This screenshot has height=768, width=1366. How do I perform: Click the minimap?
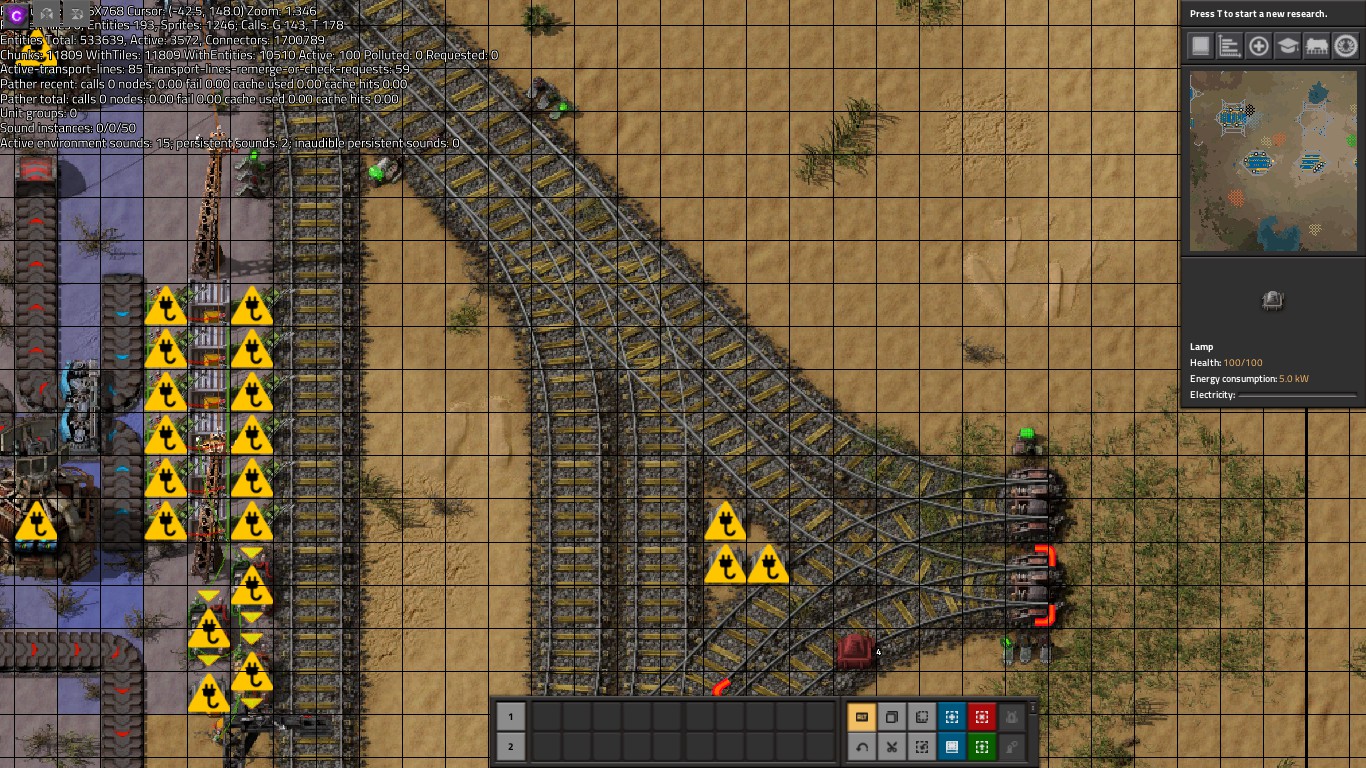pos(1273,161)
